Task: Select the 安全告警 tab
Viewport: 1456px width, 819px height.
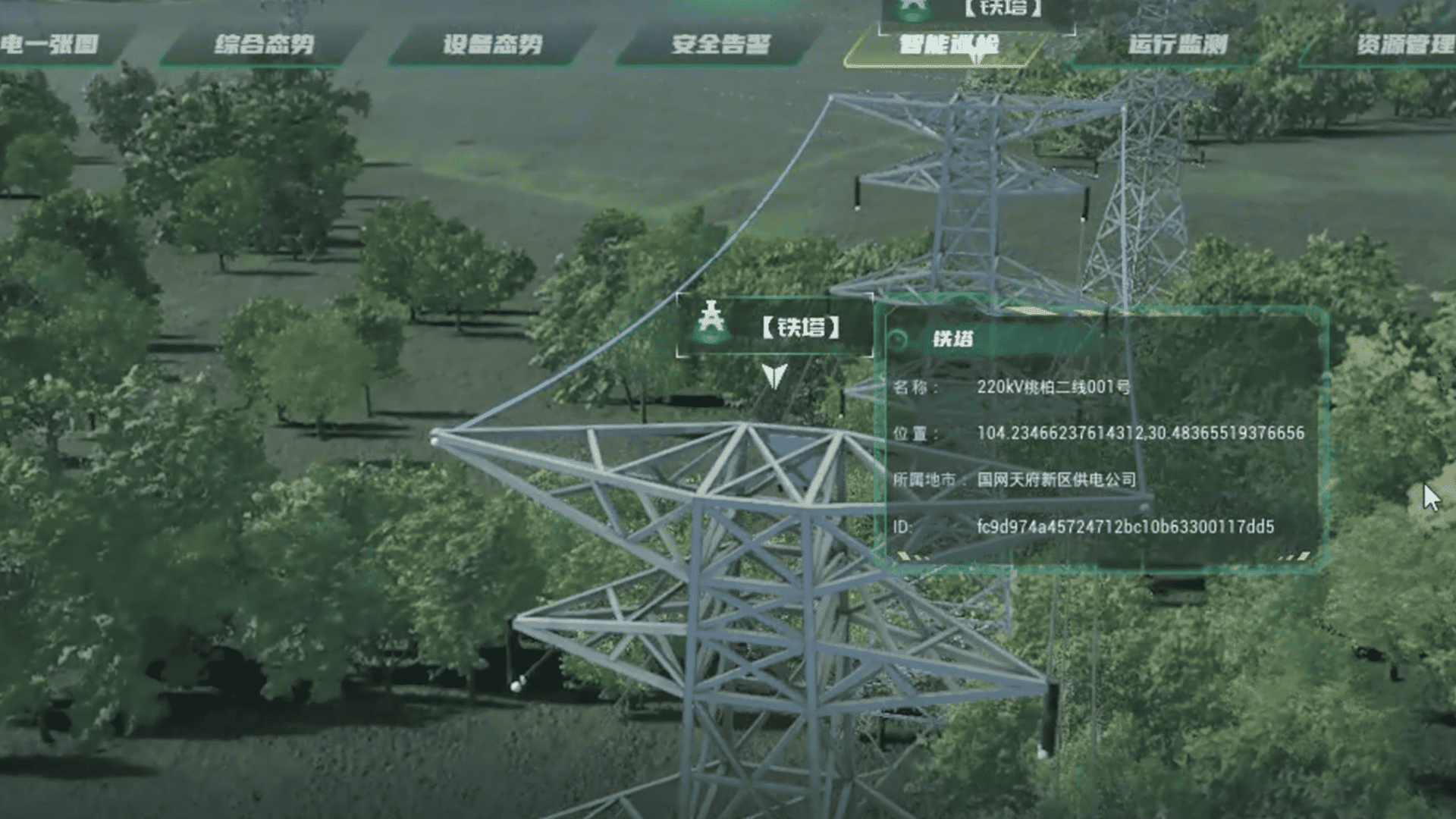Action: click(720, 45)
